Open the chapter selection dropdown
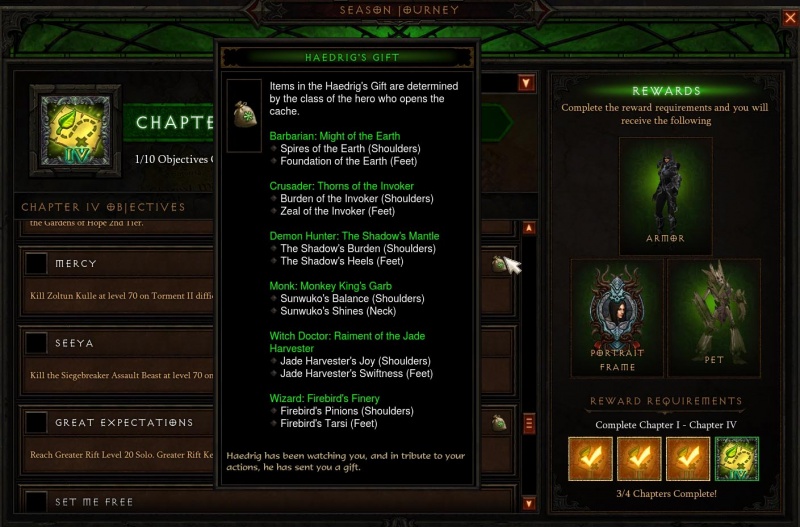800x527 pixels. (x=526, y=83)
